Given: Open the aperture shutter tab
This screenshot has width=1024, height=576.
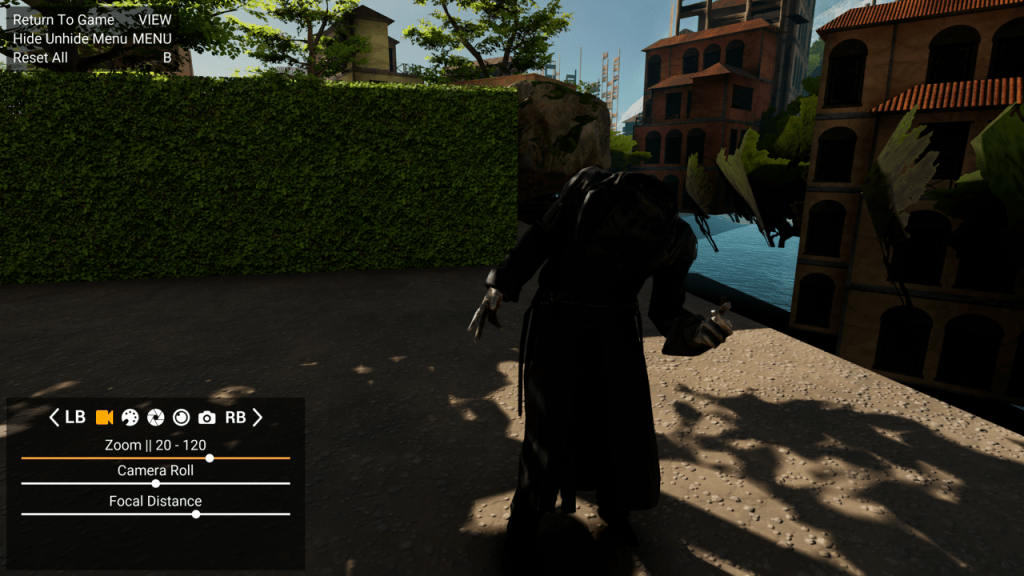Looking at the screenshot, I should (156, 417).
